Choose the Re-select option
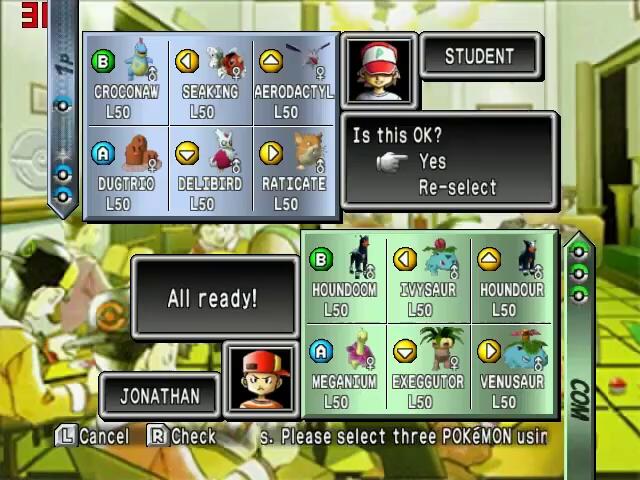The width and height of the screenshot is (640, 480). coord(456,187)
